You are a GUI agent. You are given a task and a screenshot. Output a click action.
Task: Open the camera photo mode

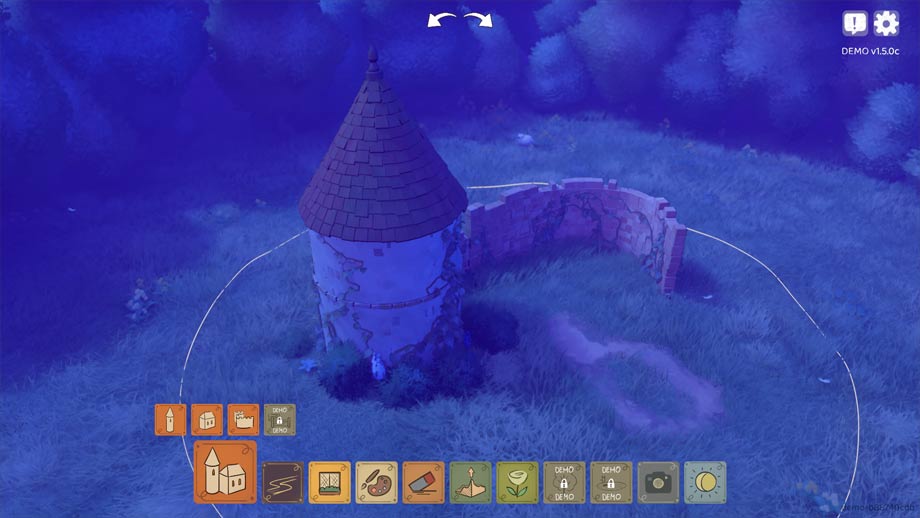coord(659,482)
